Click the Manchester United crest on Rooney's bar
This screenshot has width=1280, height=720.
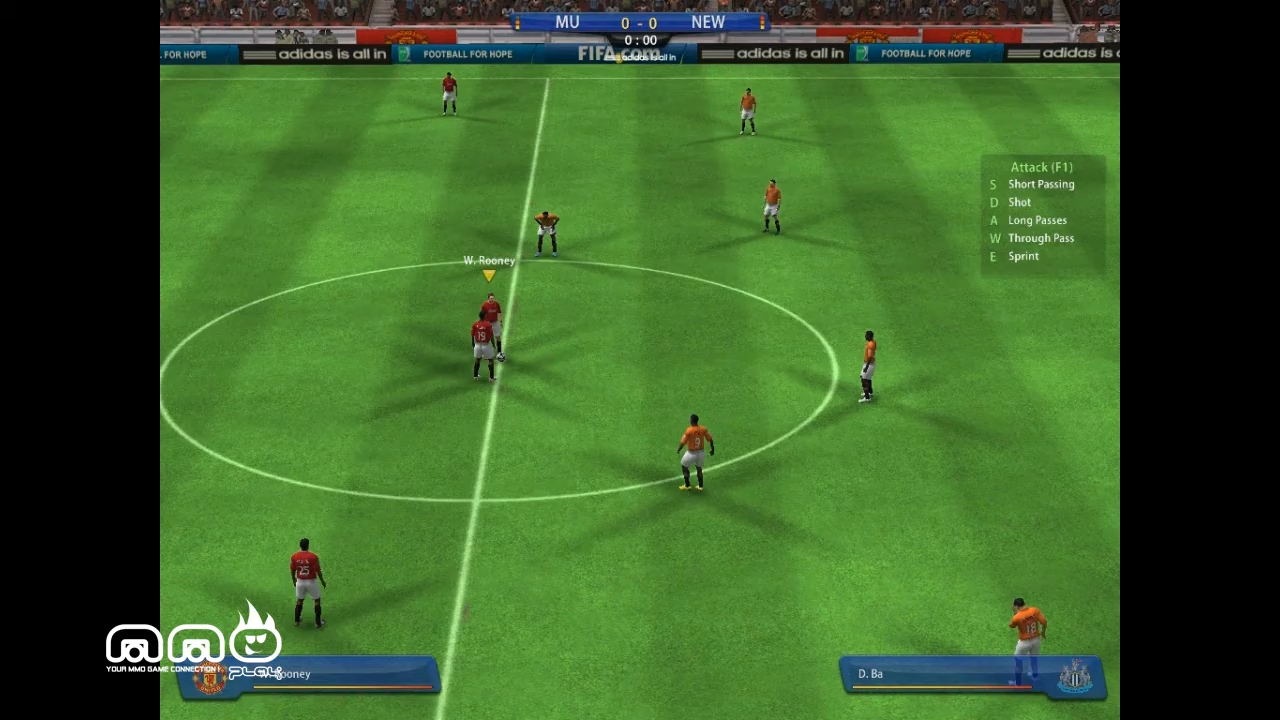[x=211, y=677]
